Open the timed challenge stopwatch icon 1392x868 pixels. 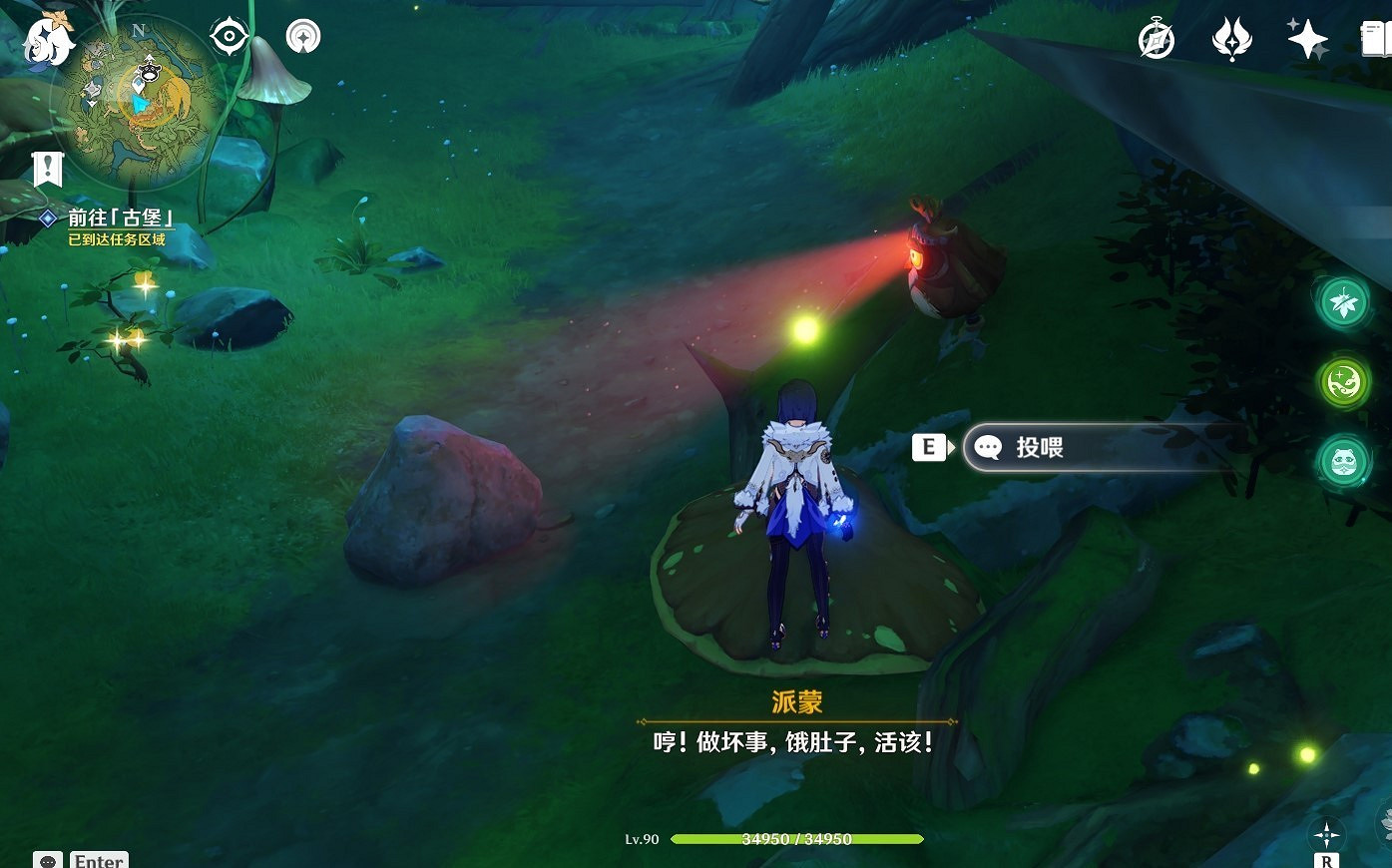pyautogui.click(x=1156, y=41)
